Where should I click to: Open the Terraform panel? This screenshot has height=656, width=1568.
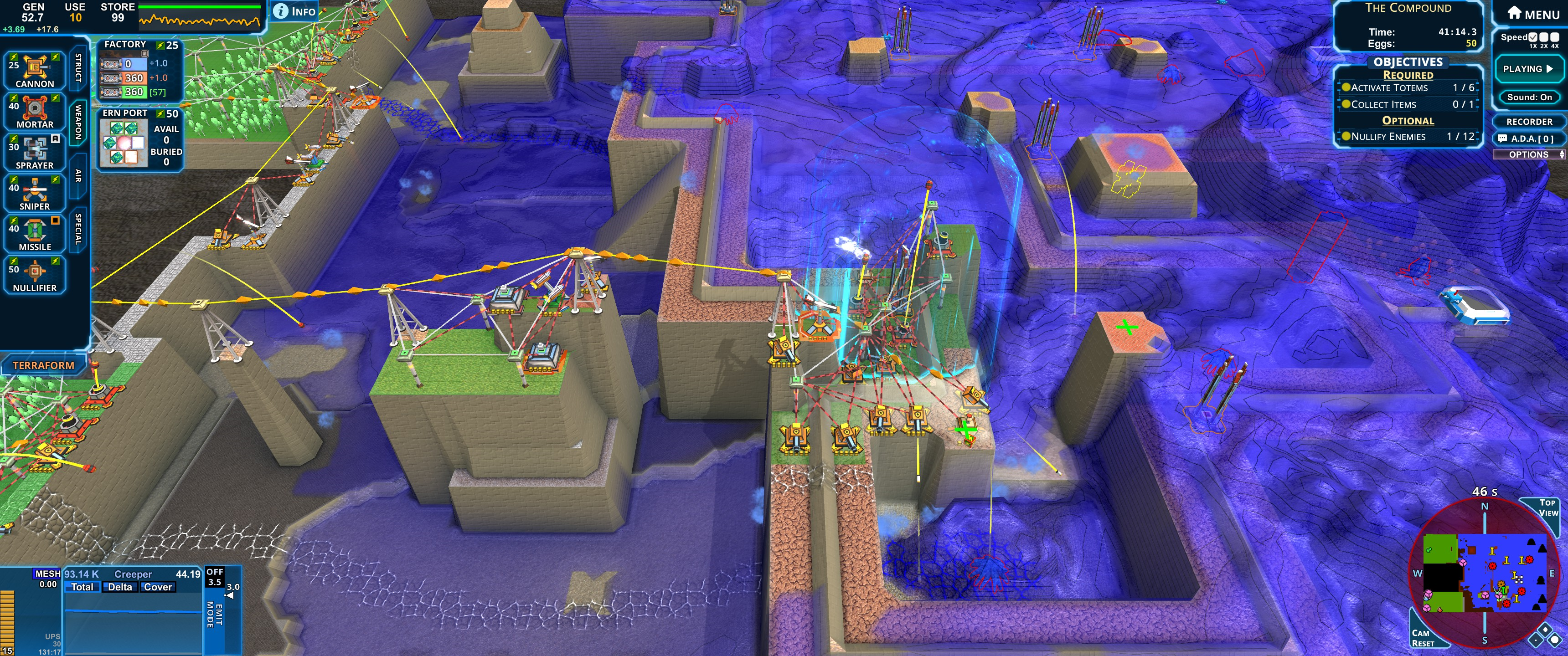43,365
